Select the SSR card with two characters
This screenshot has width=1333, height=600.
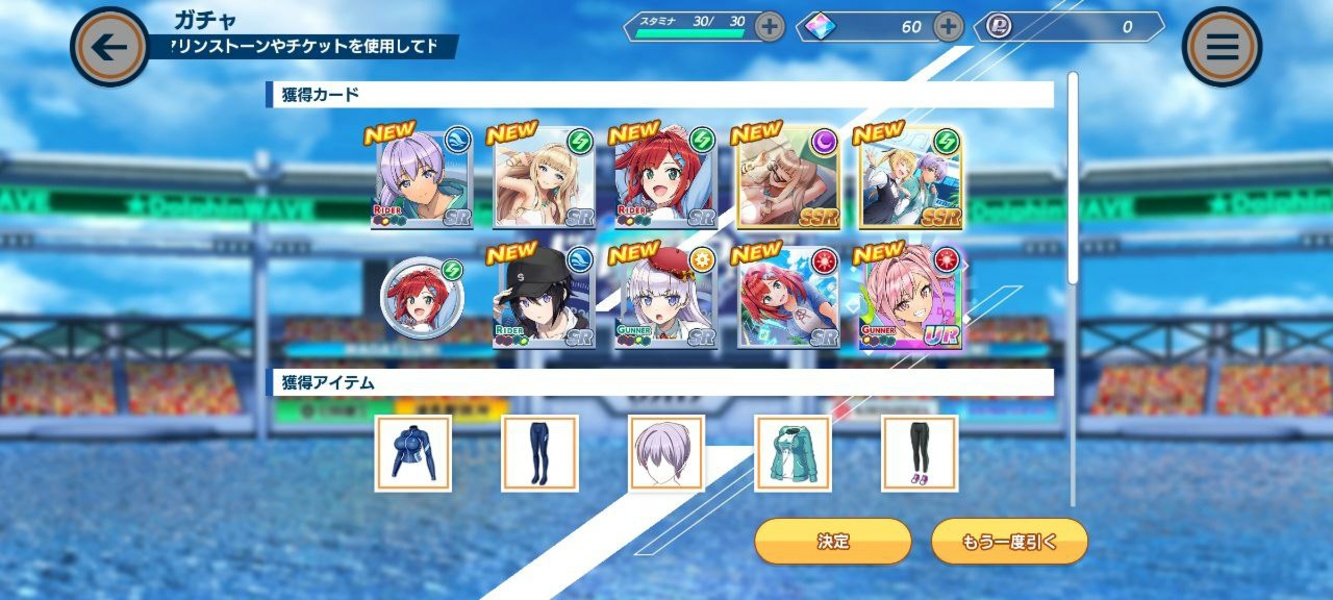910,180
